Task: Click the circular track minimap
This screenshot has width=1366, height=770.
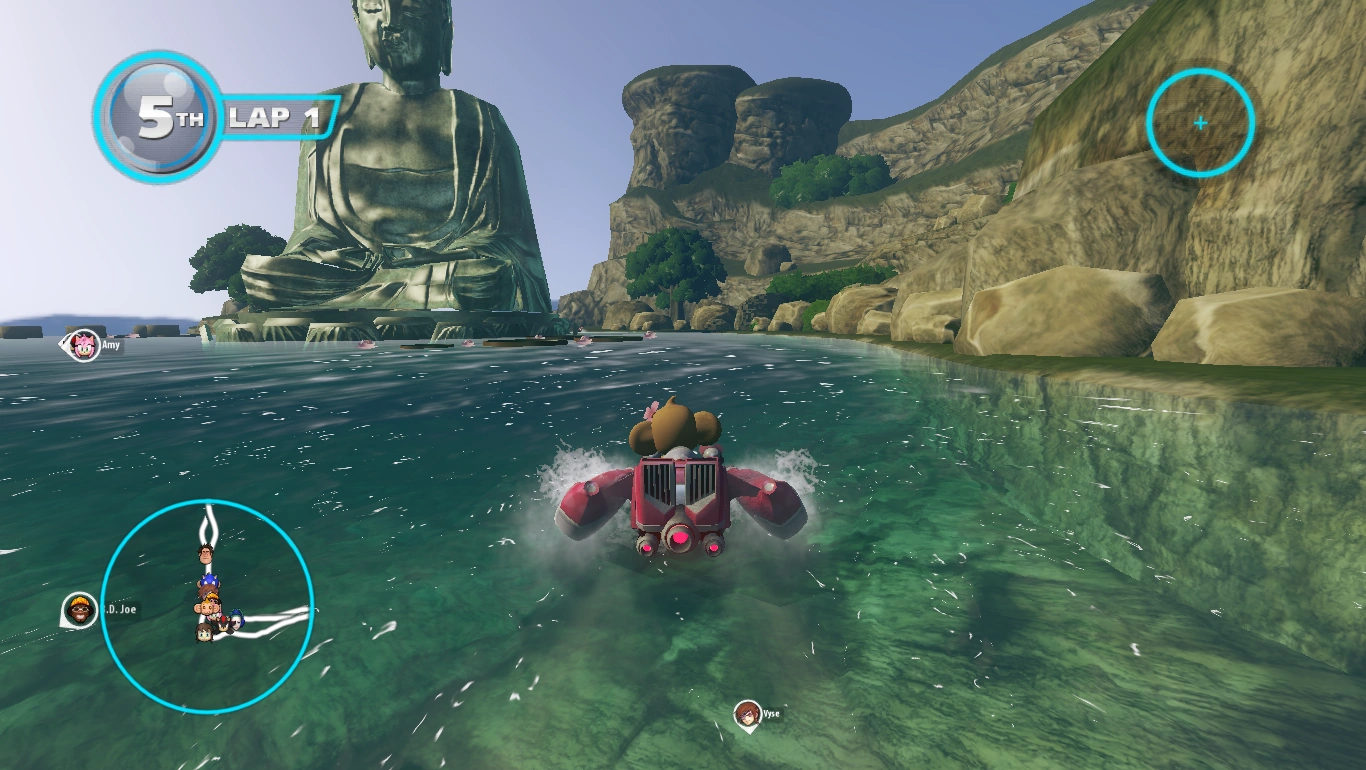Action: pyautogui.click(x=208, y=606)
